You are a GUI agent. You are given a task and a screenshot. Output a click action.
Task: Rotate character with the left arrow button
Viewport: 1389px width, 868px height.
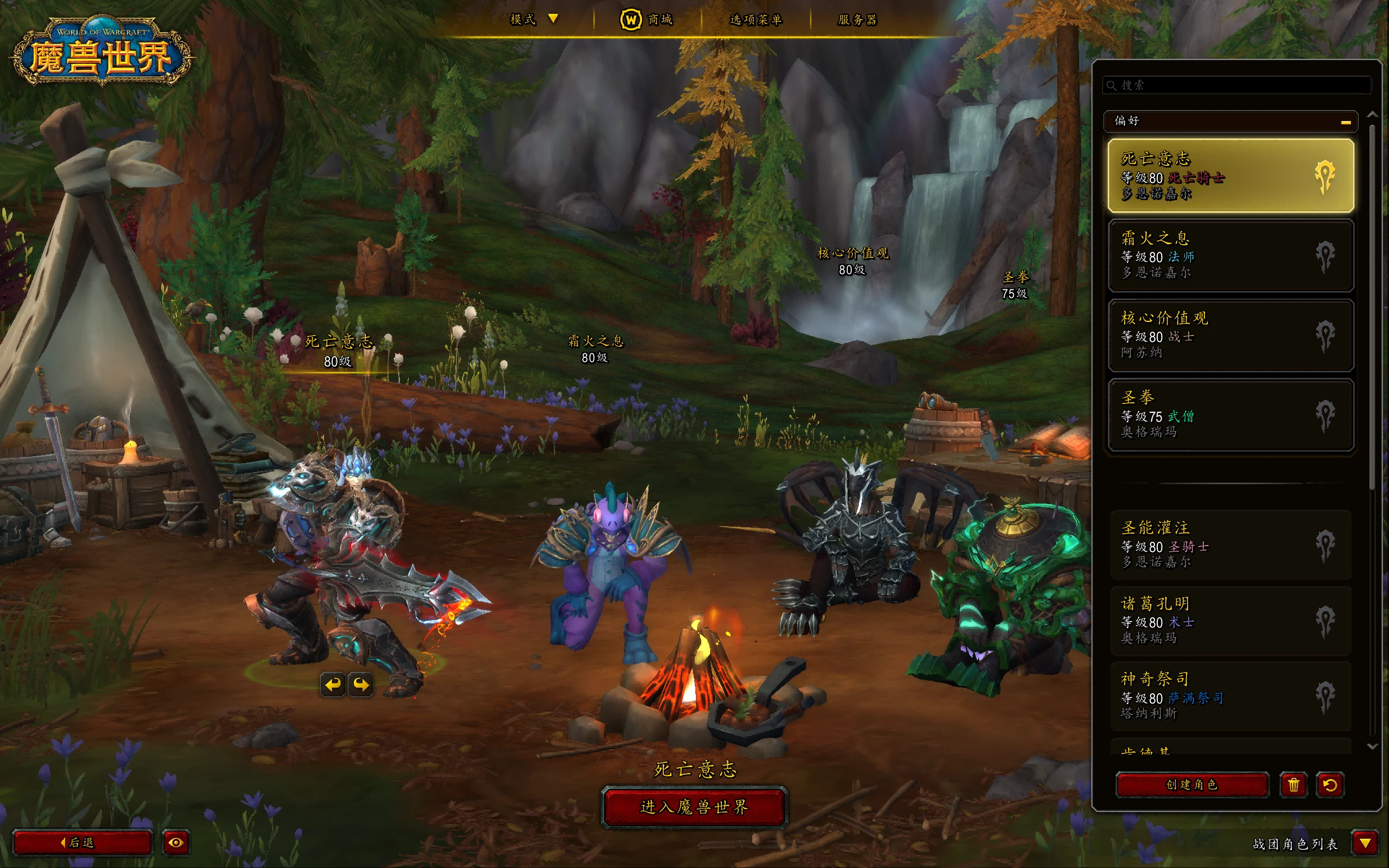pos(333,685)
